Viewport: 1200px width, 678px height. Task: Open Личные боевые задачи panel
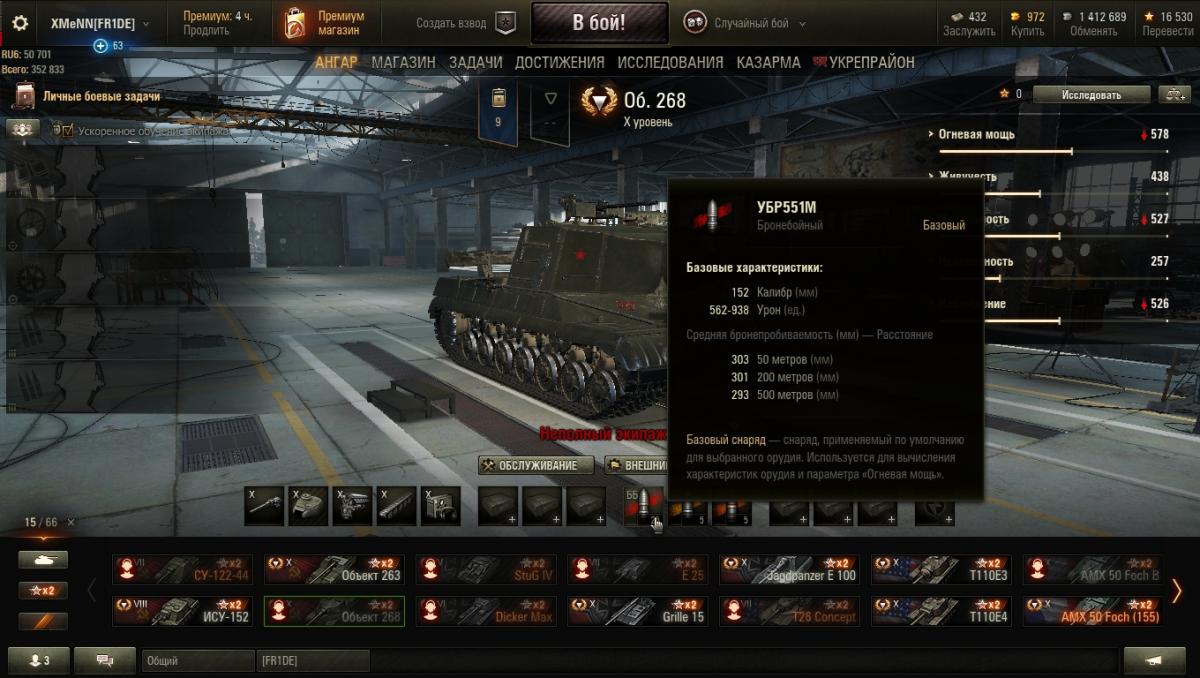[x=100, y=97]
